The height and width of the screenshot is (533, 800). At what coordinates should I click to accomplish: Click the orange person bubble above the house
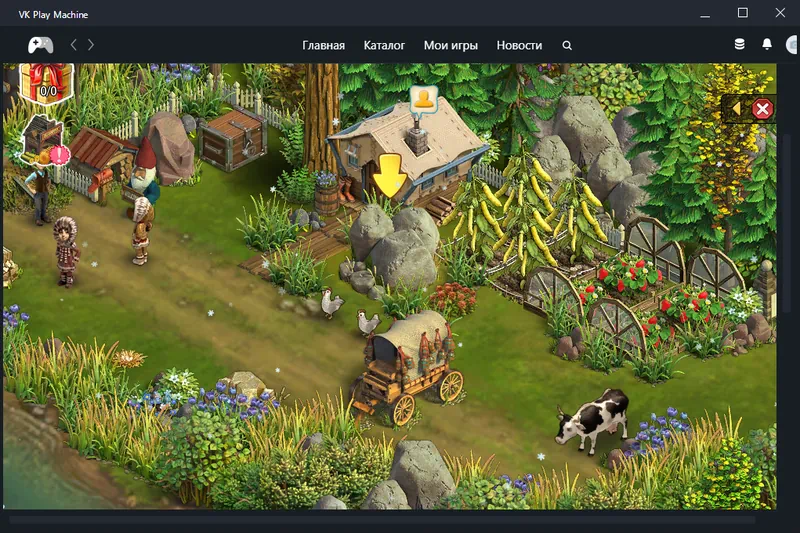pos(424,98)
